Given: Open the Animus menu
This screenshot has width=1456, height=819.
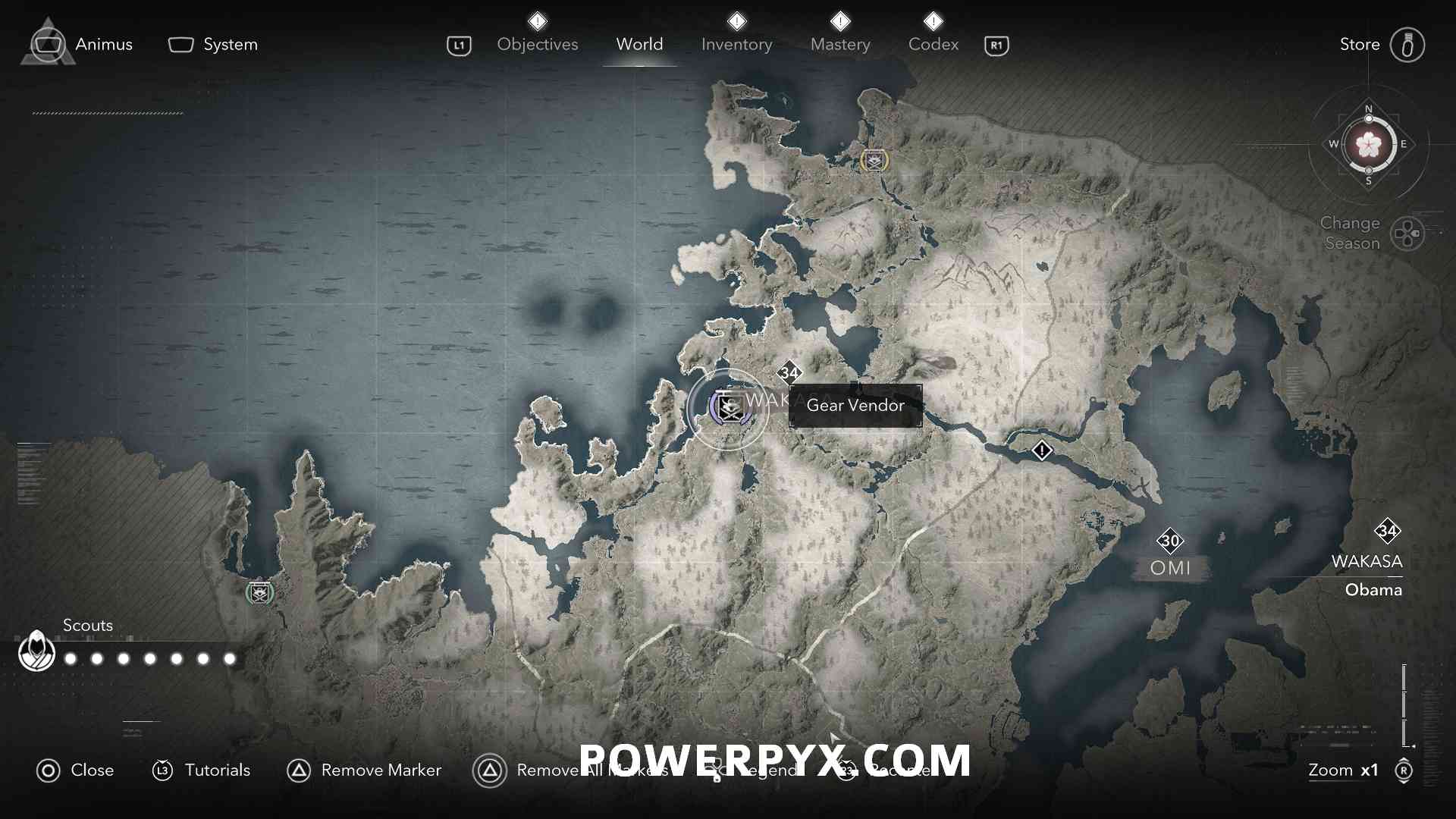Looking at the screenshot, I should pos(82,45).
